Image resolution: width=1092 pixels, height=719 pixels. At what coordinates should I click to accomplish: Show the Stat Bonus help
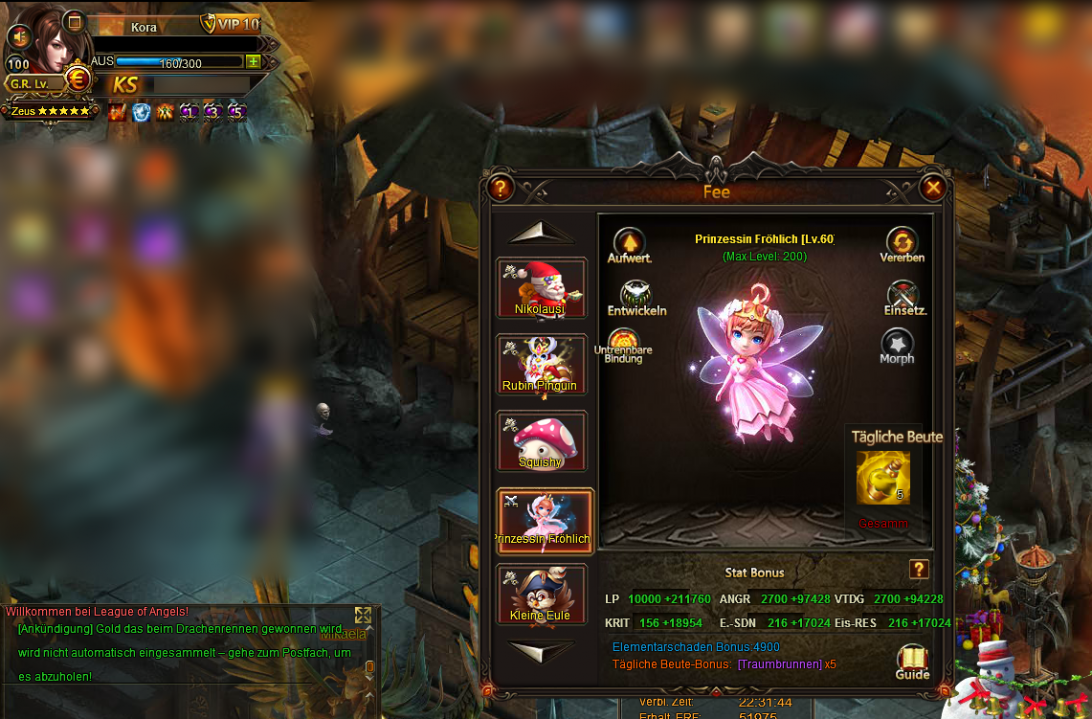coord(919,570)
